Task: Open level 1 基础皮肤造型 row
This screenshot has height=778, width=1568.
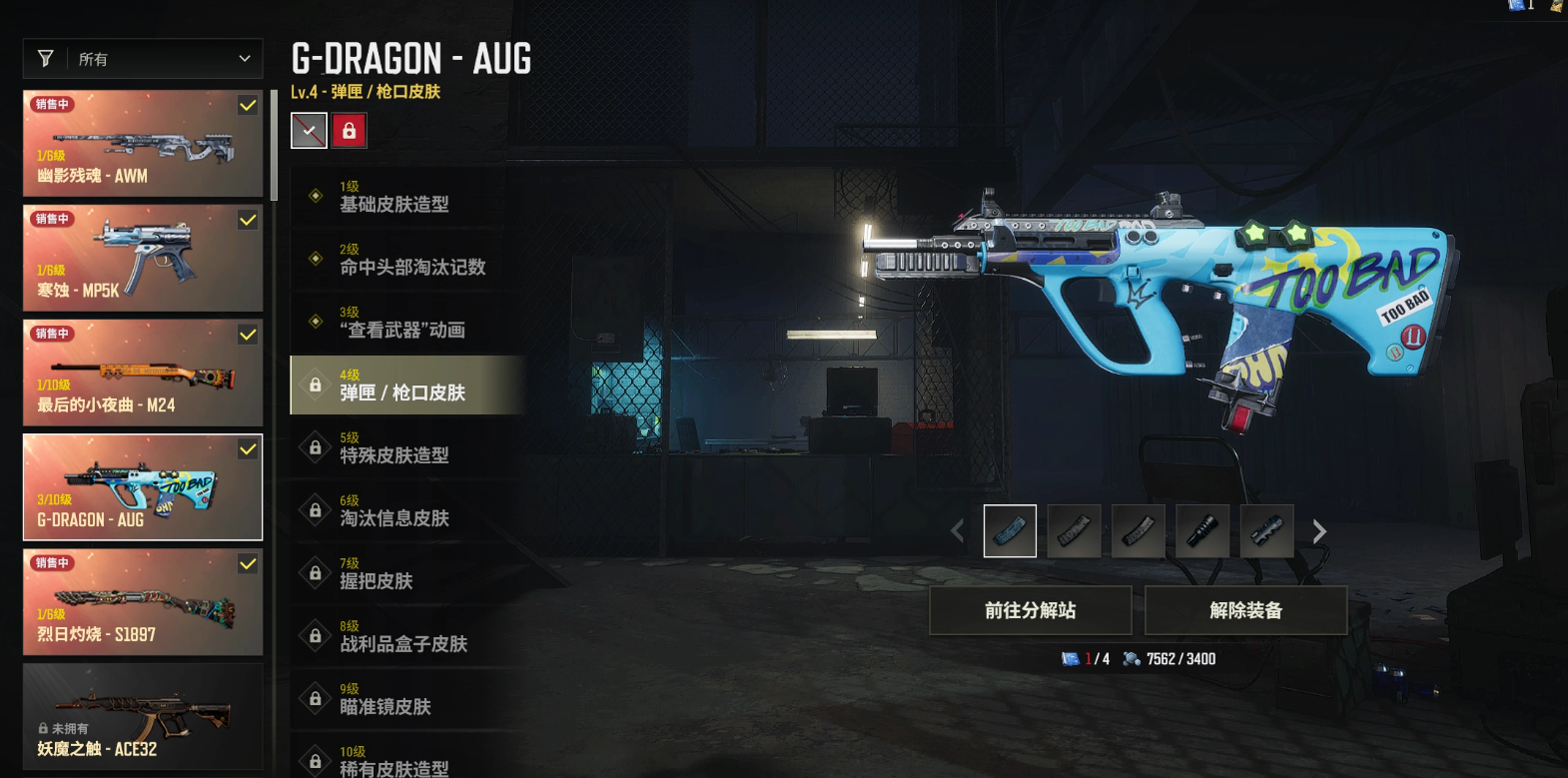Action: pos(407,197)
